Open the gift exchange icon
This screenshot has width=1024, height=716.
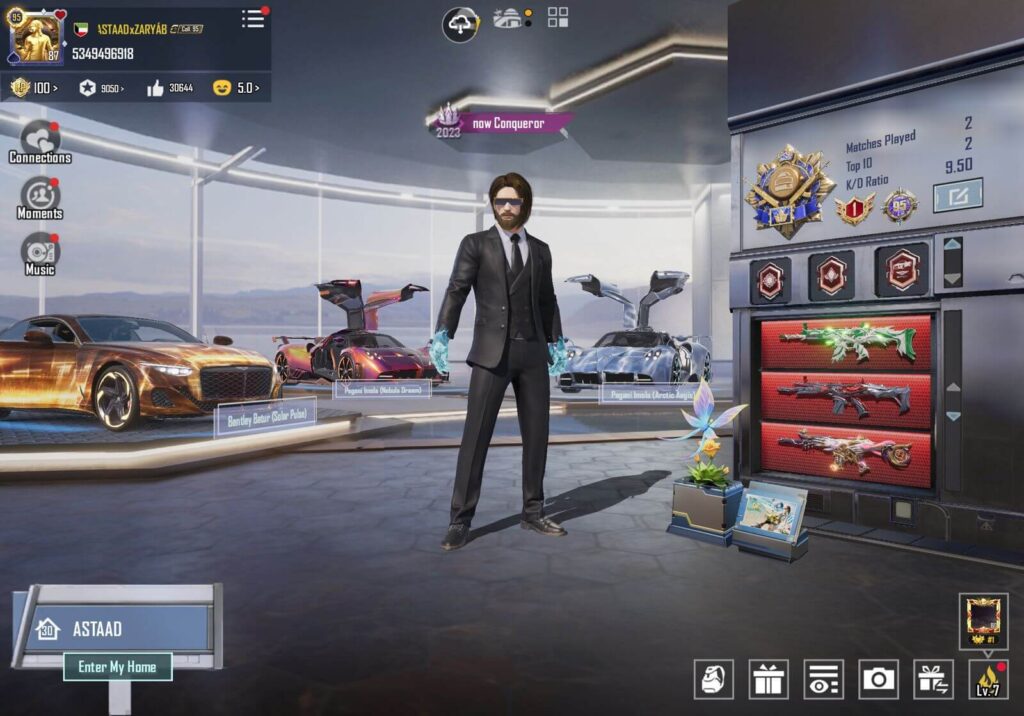(x=933, y=679)
